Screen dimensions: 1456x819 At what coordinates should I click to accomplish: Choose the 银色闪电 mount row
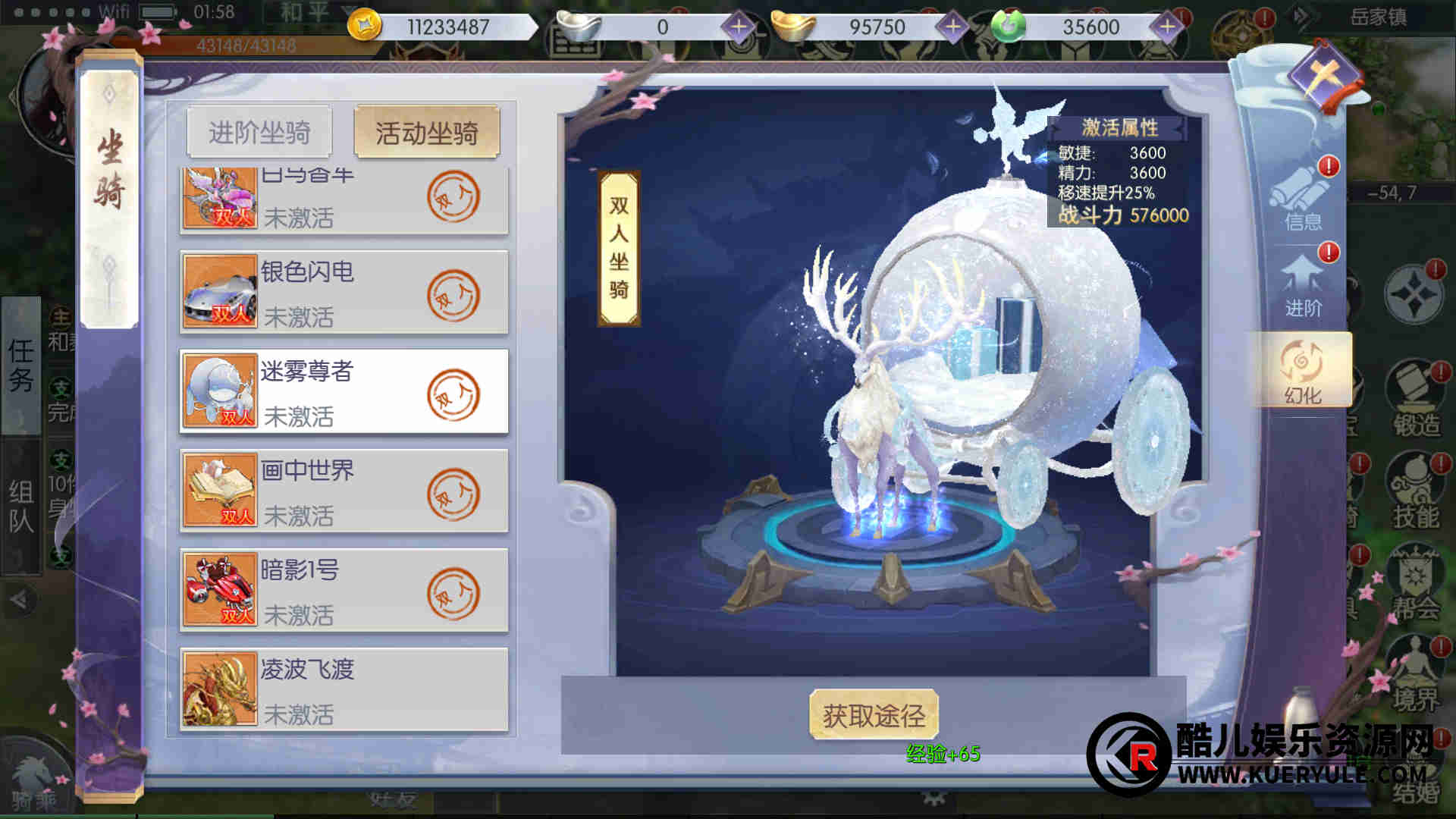[x=344, y=293]
